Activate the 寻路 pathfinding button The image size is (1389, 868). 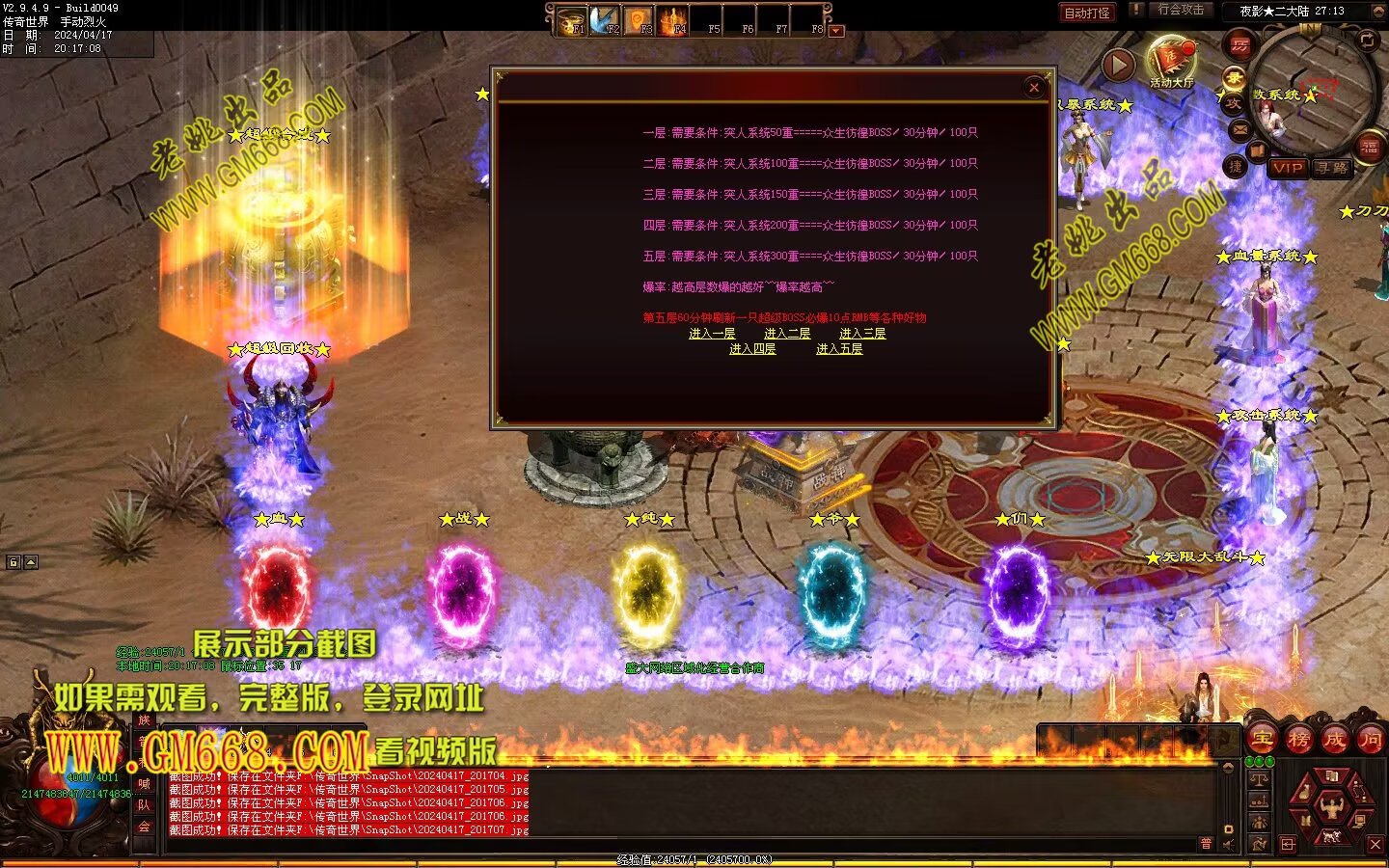coord(1332,168)
